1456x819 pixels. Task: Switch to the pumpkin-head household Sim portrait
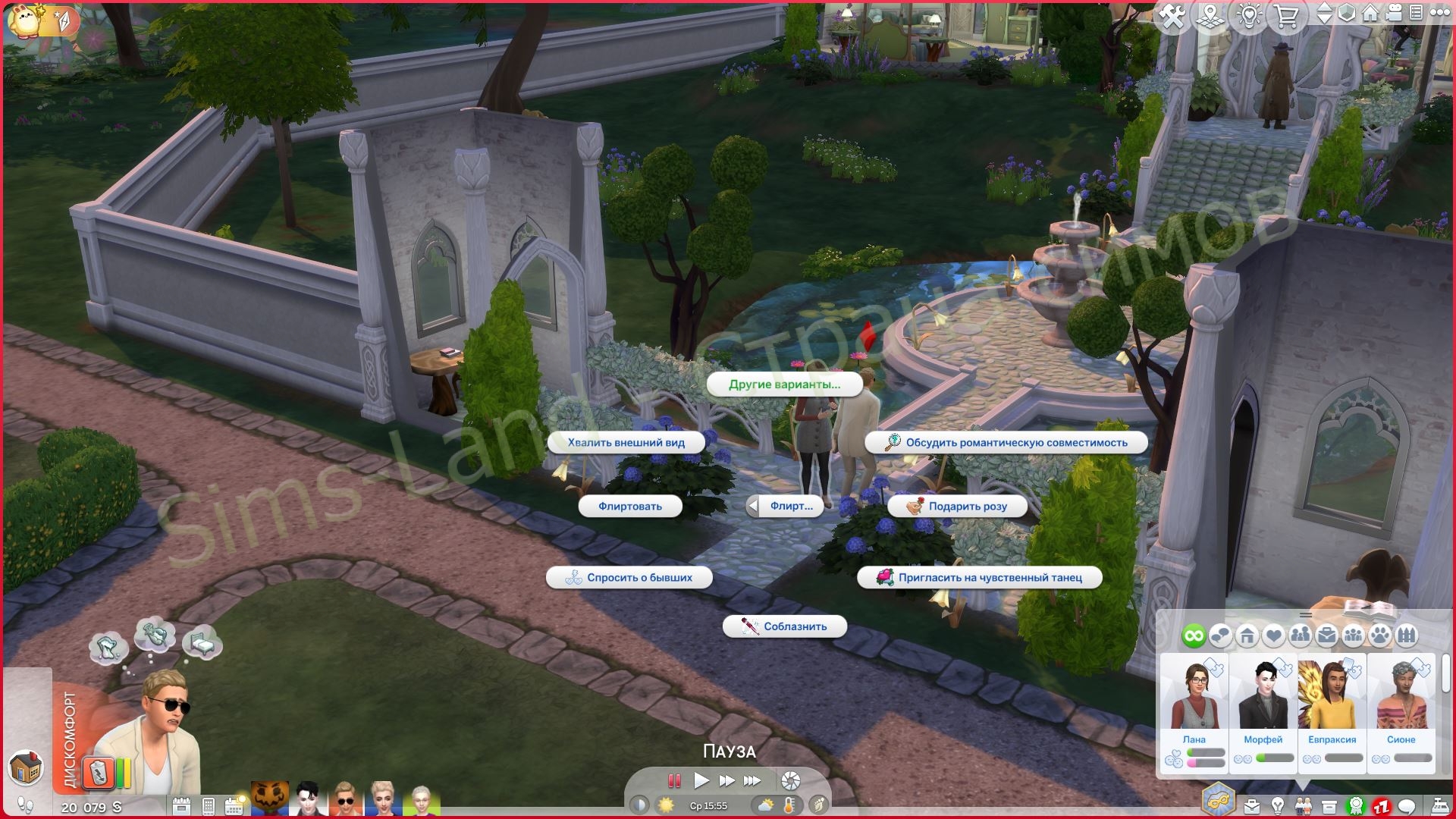[270, 799]
